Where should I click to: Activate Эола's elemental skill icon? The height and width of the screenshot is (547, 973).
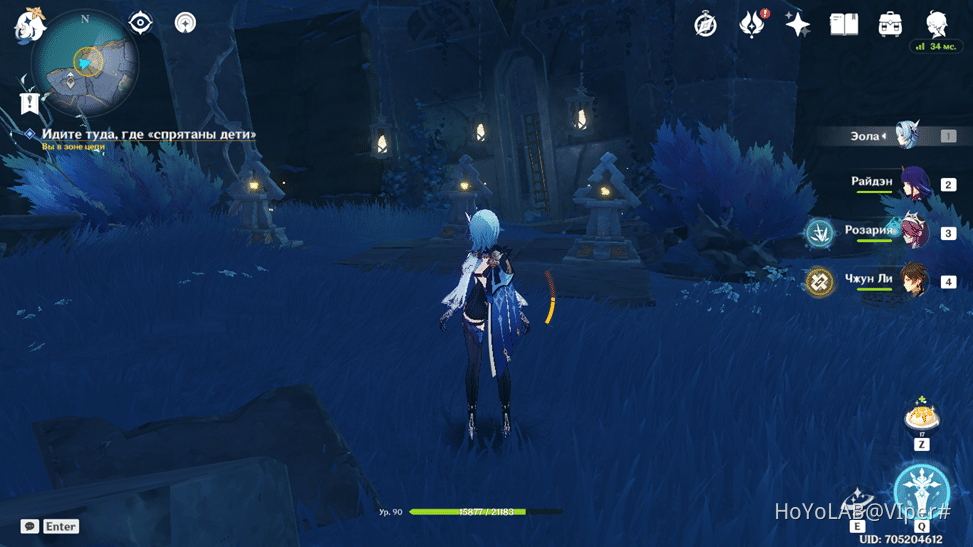(x=857, y=504)
